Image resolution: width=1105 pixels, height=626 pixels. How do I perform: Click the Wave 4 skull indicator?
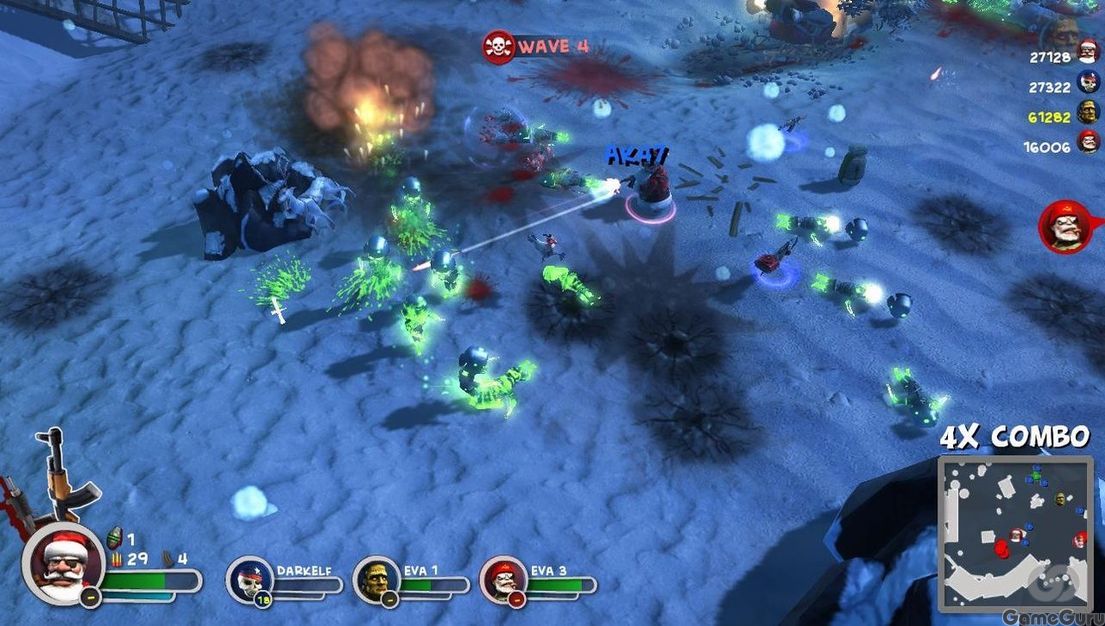(x=498, y=46)
